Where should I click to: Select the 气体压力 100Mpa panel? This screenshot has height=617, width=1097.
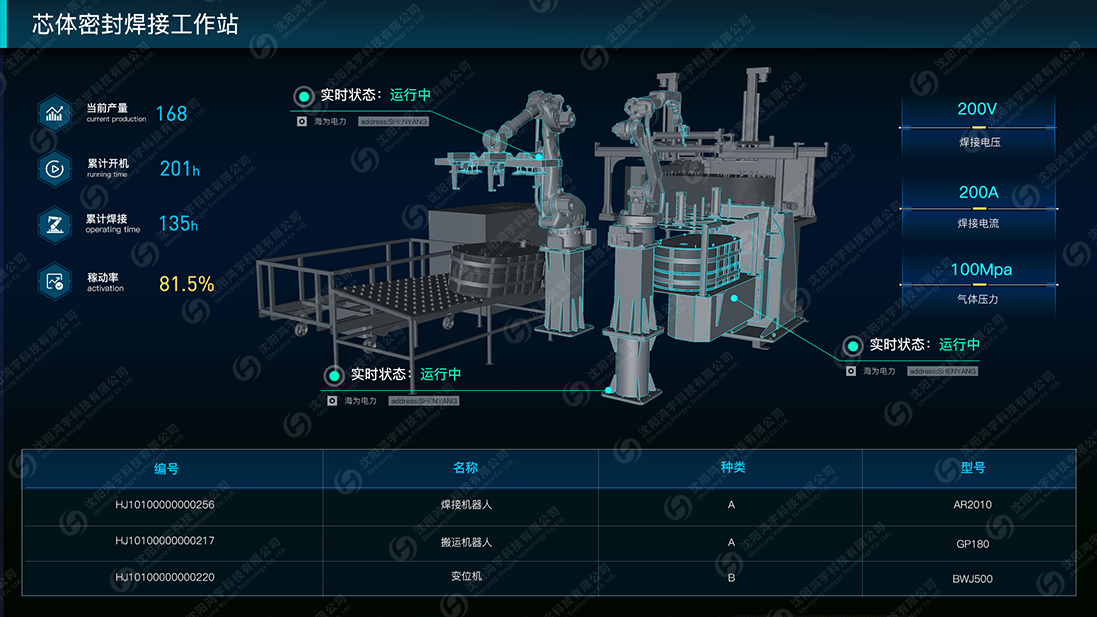click(x=978, y=282)
